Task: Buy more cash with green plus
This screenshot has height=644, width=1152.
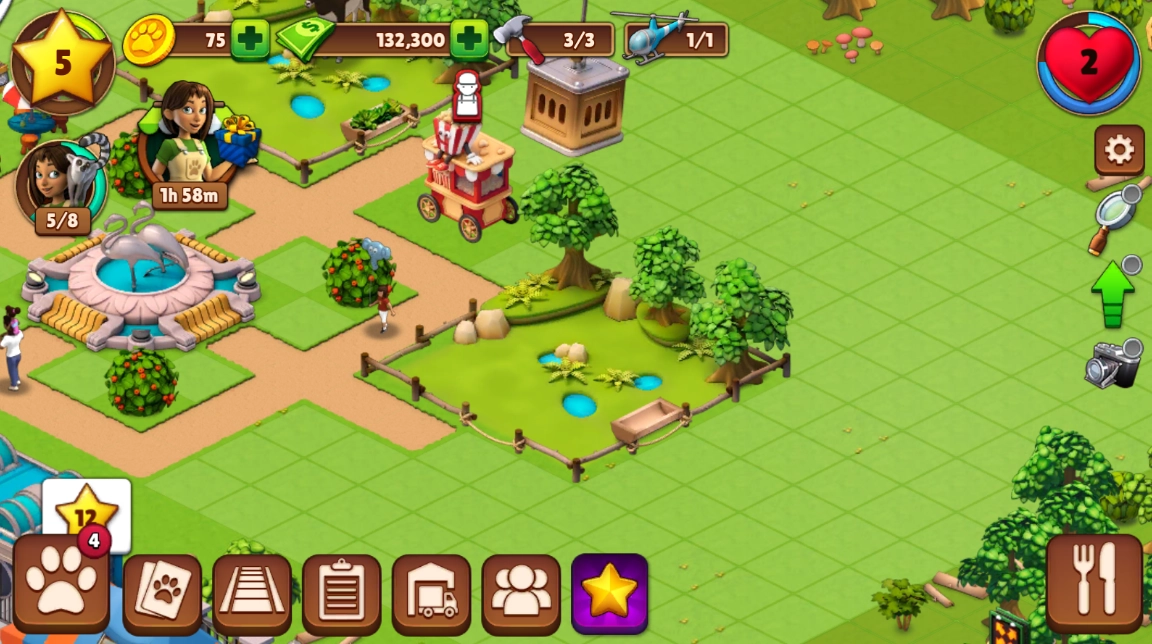Action: (469, 40)
